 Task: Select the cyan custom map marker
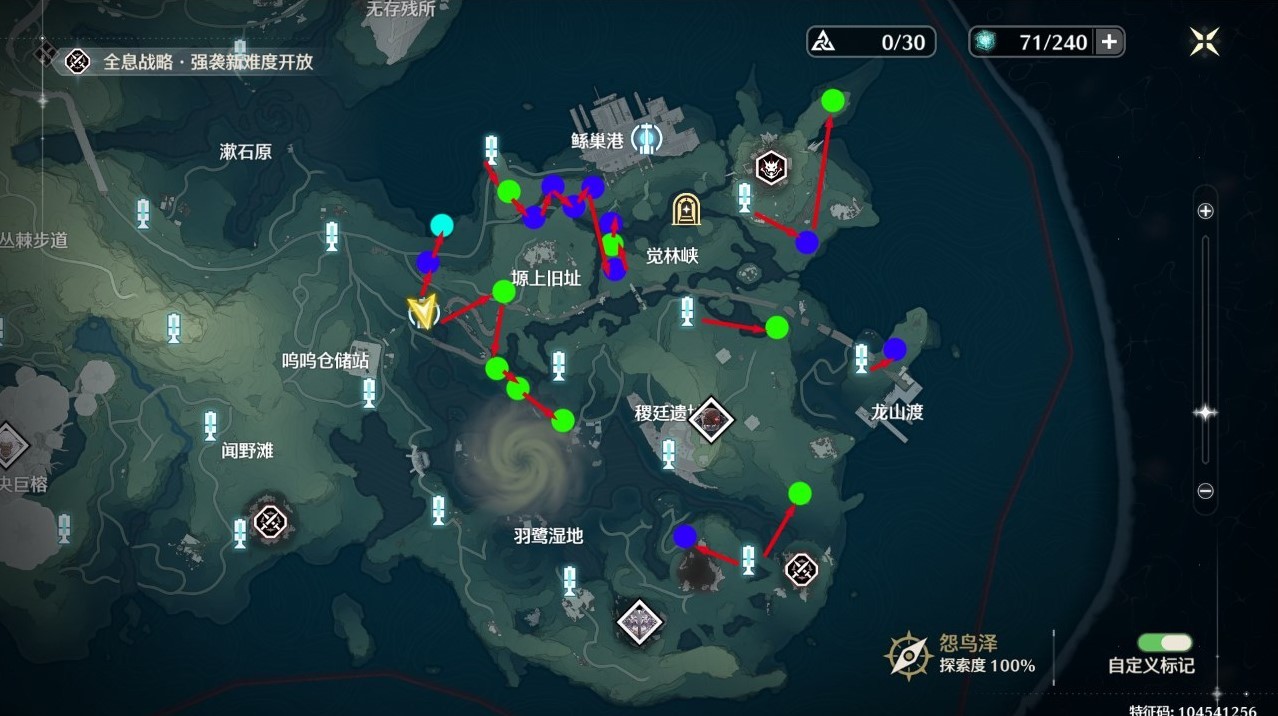pyautogui.click(x=441, y=226)
